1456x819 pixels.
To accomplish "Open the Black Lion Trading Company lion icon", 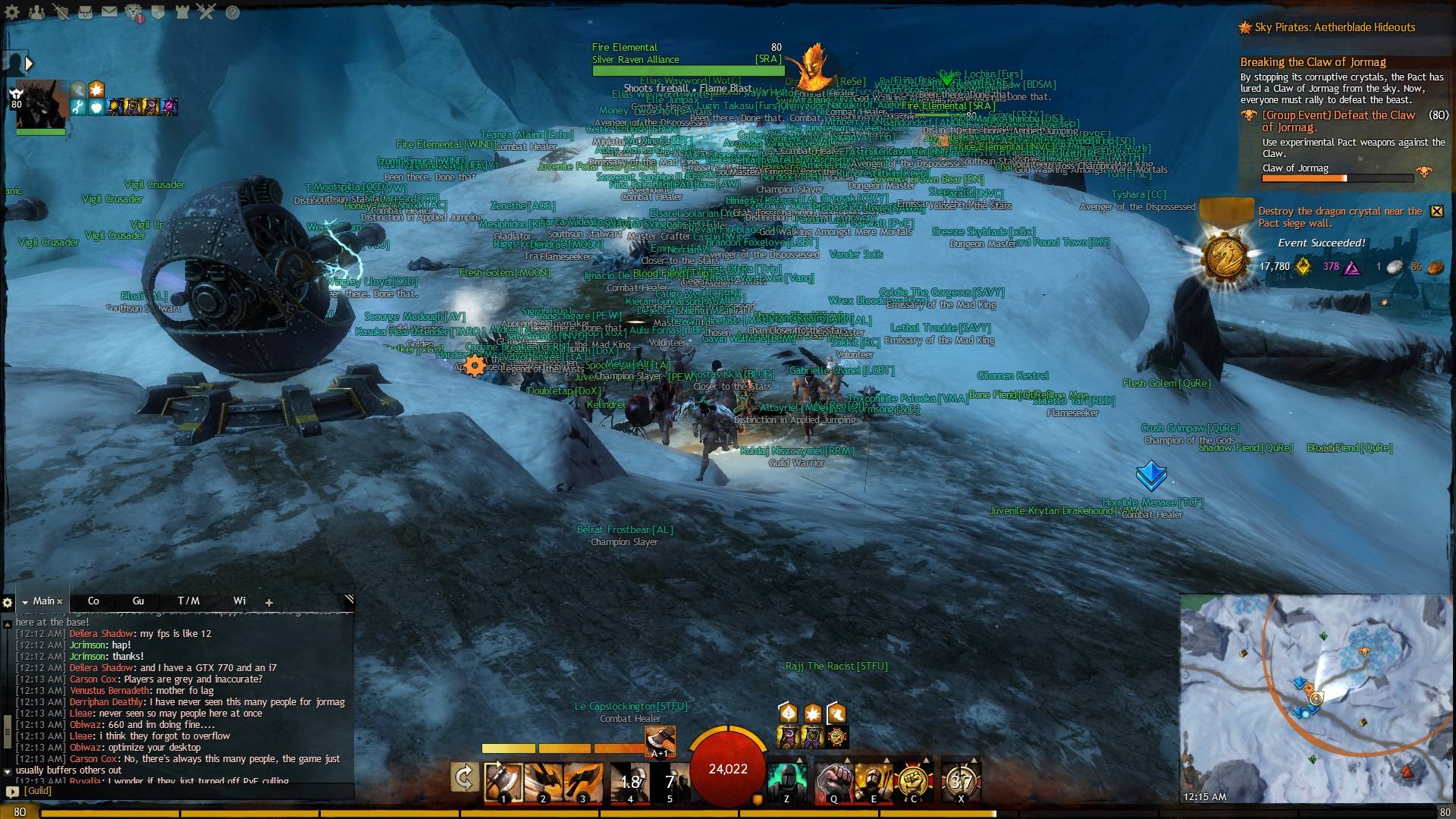I will click(133, 11).
